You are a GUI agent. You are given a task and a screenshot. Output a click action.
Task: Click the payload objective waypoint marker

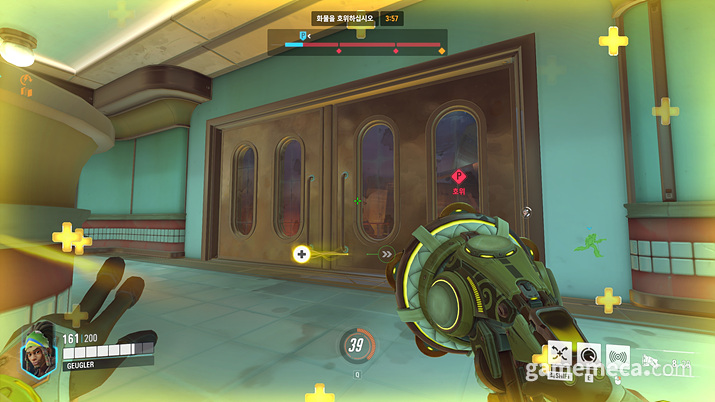(459, 177)
